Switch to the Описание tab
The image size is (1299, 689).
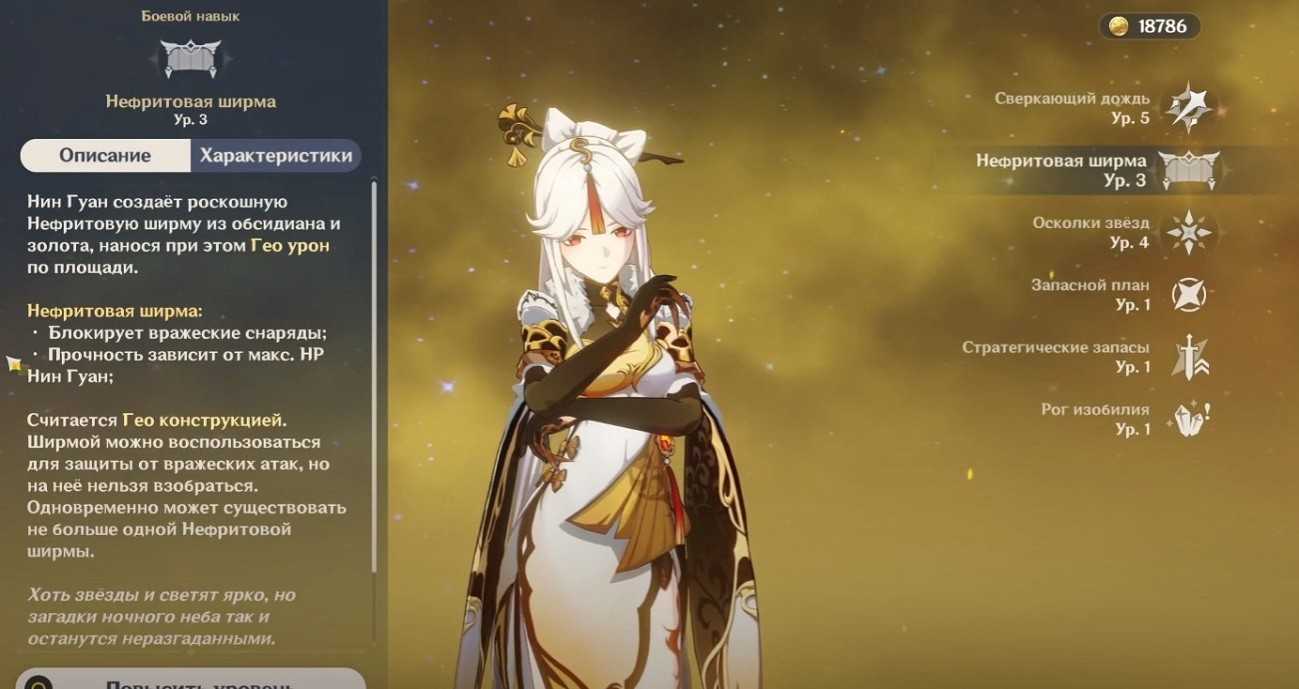pyautogui.click(x=105, y=155)
